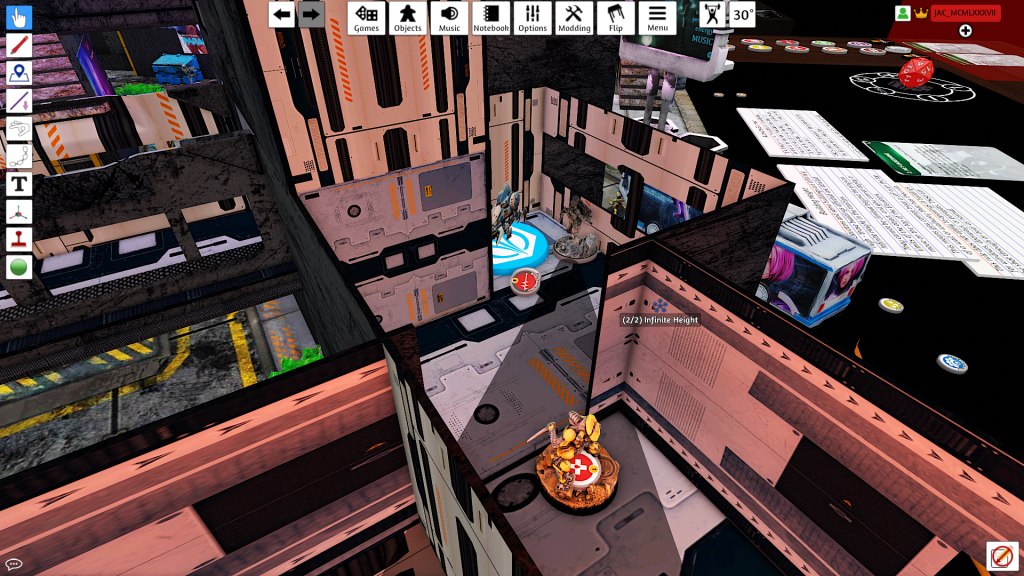Select the text T tool
Viewport: 1024px width, 576px height.
19,184
